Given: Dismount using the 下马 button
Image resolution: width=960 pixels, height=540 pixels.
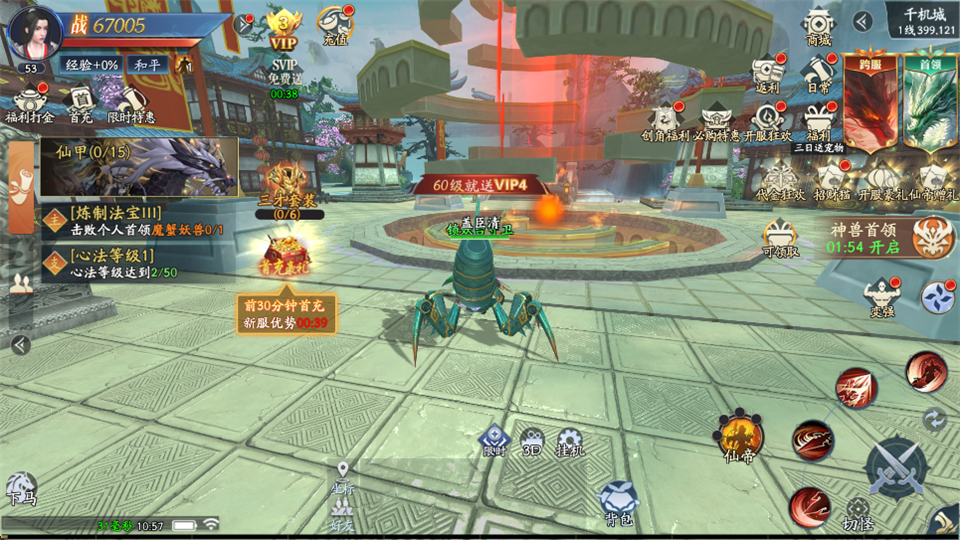Looking at the screenshot, I should click(20, 488).
